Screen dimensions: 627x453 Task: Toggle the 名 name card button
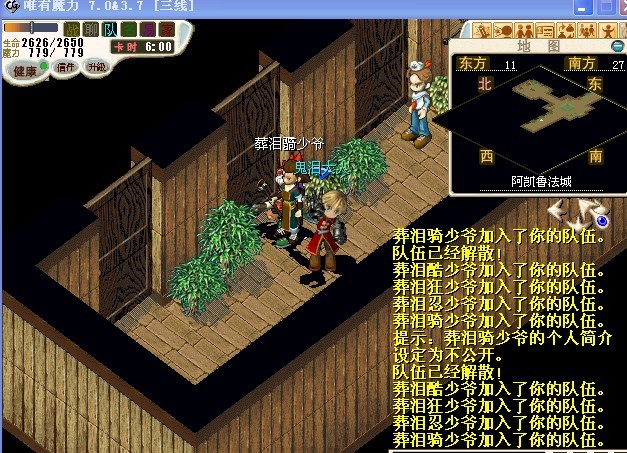(x=128, y=29)
